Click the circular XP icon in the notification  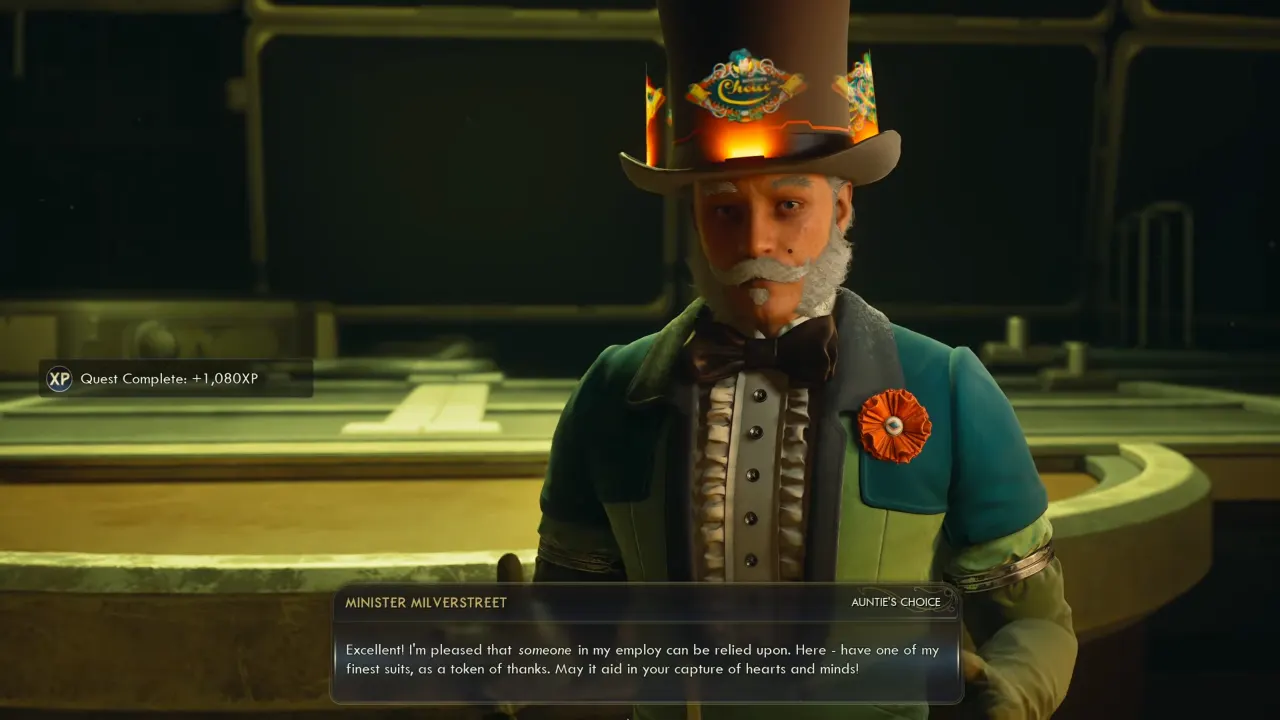coord(59,379)
